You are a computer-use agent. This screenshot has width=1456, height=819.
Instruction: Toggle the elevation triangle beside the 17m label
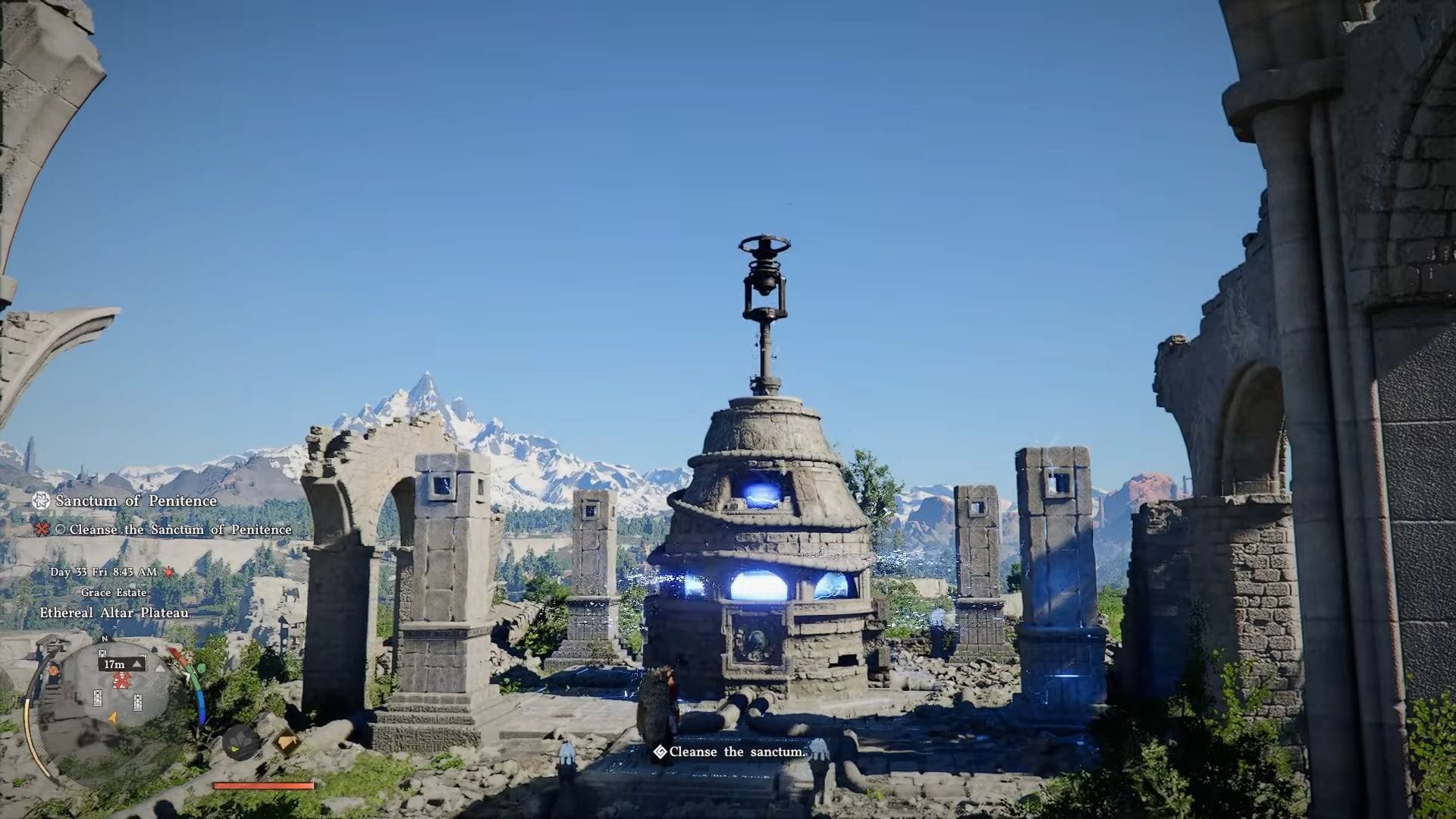point(136,664)
